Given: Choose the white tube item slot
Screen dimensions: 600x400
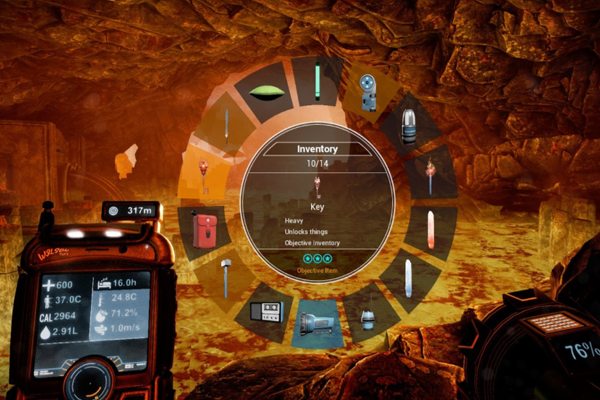Looking at the screenshot, I should (411, 277).
